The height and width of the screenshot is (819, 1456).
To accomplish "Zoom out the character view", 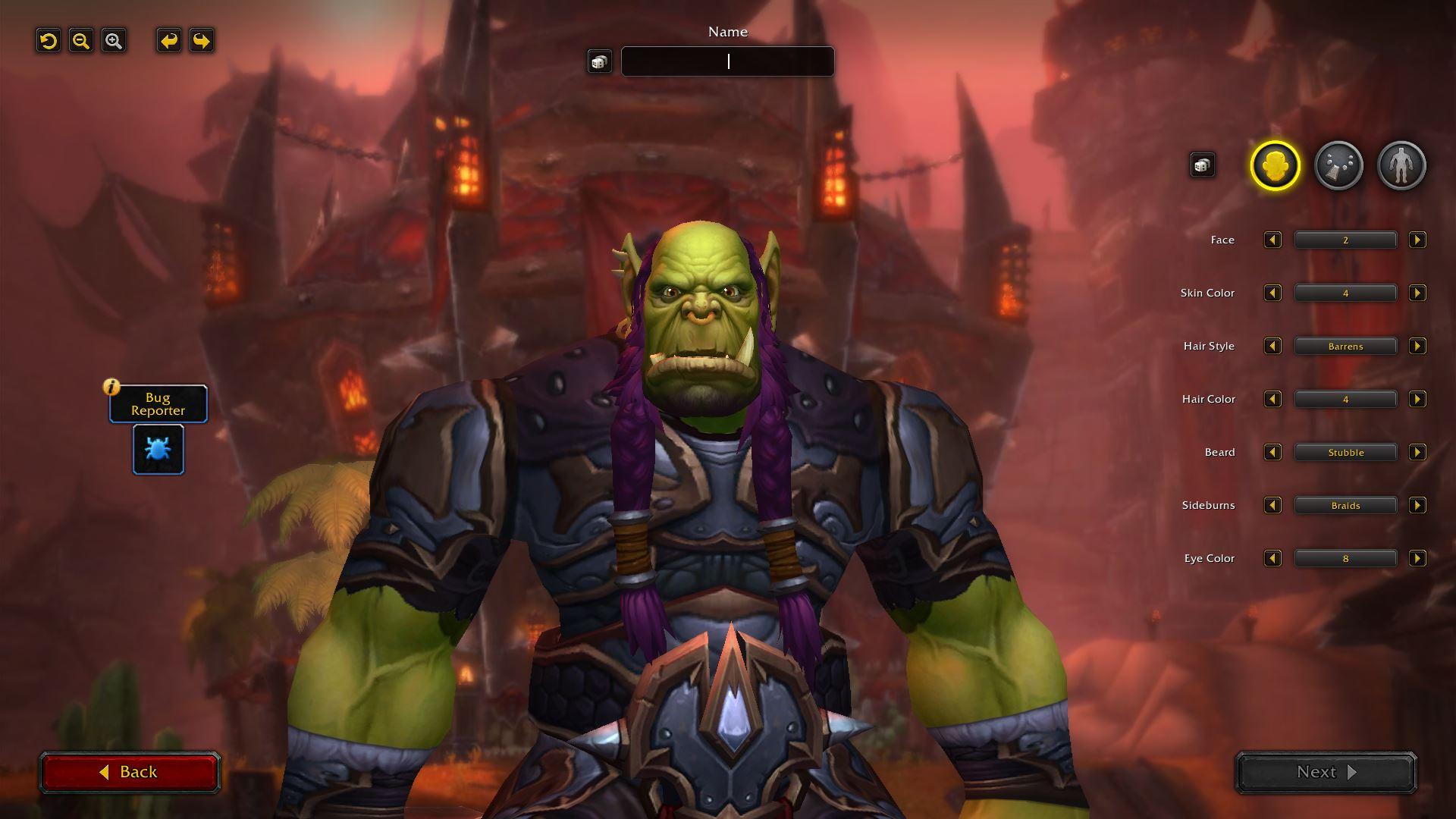I will 81,41.
